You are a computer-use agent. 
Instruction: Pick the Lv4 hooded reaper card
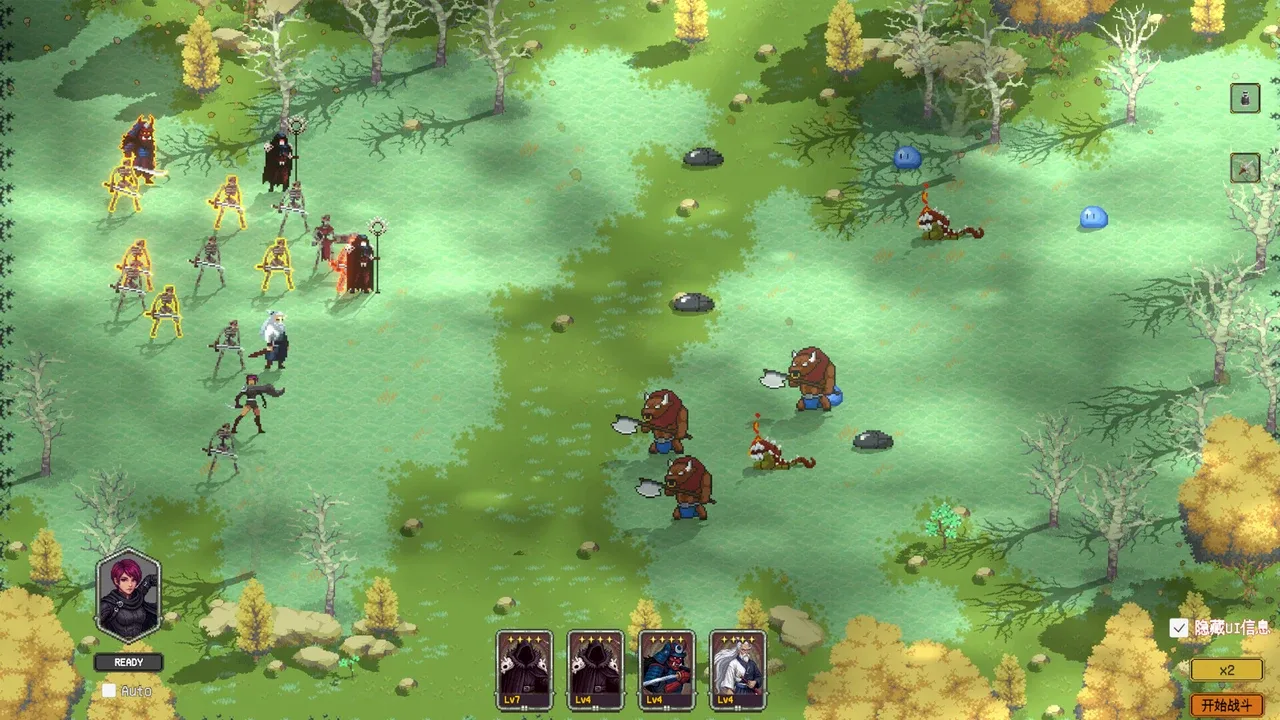[595, 669]
